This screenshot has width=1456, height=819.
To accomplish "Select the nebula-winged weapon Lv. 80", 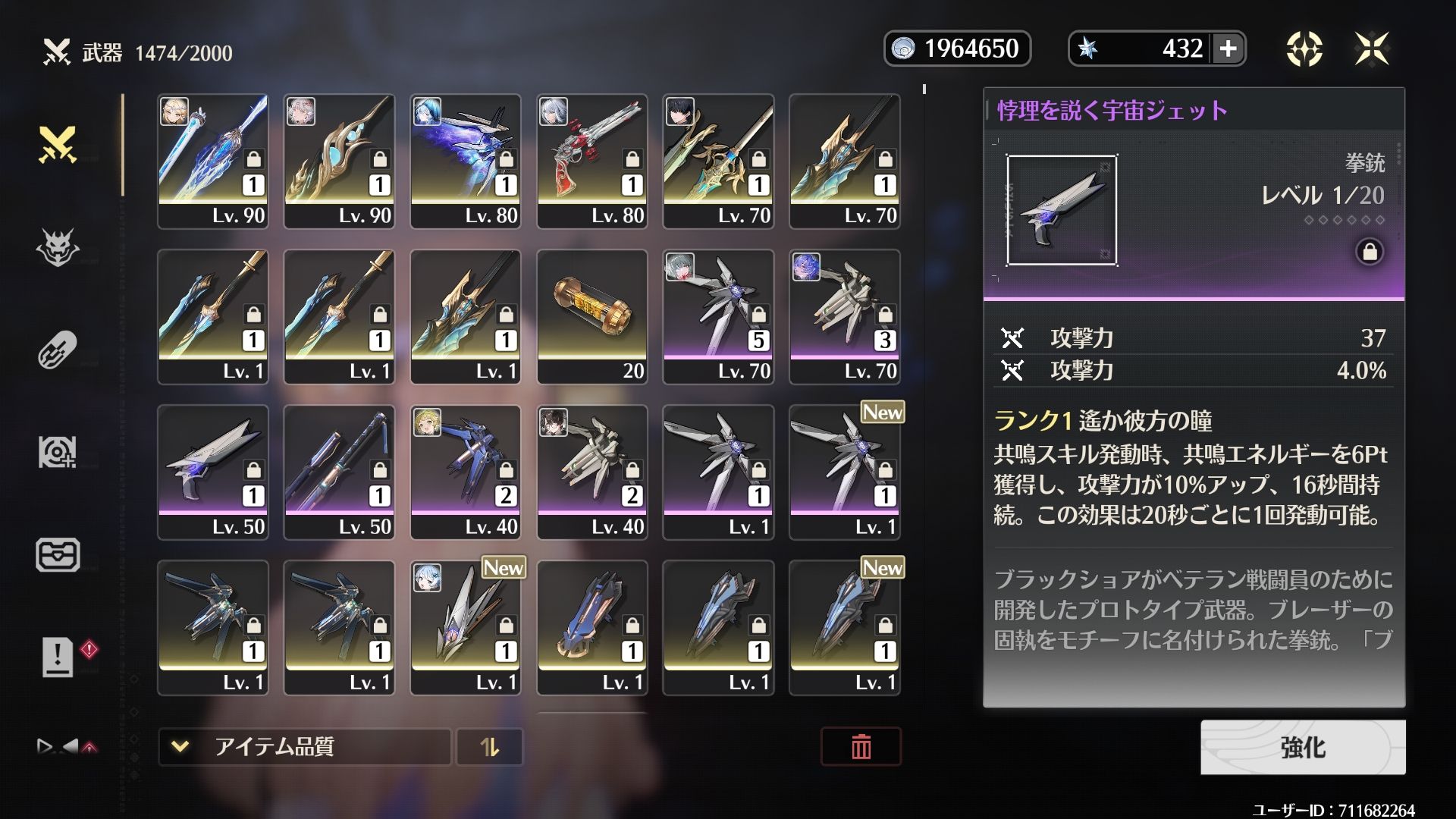I will pos(465,161).
